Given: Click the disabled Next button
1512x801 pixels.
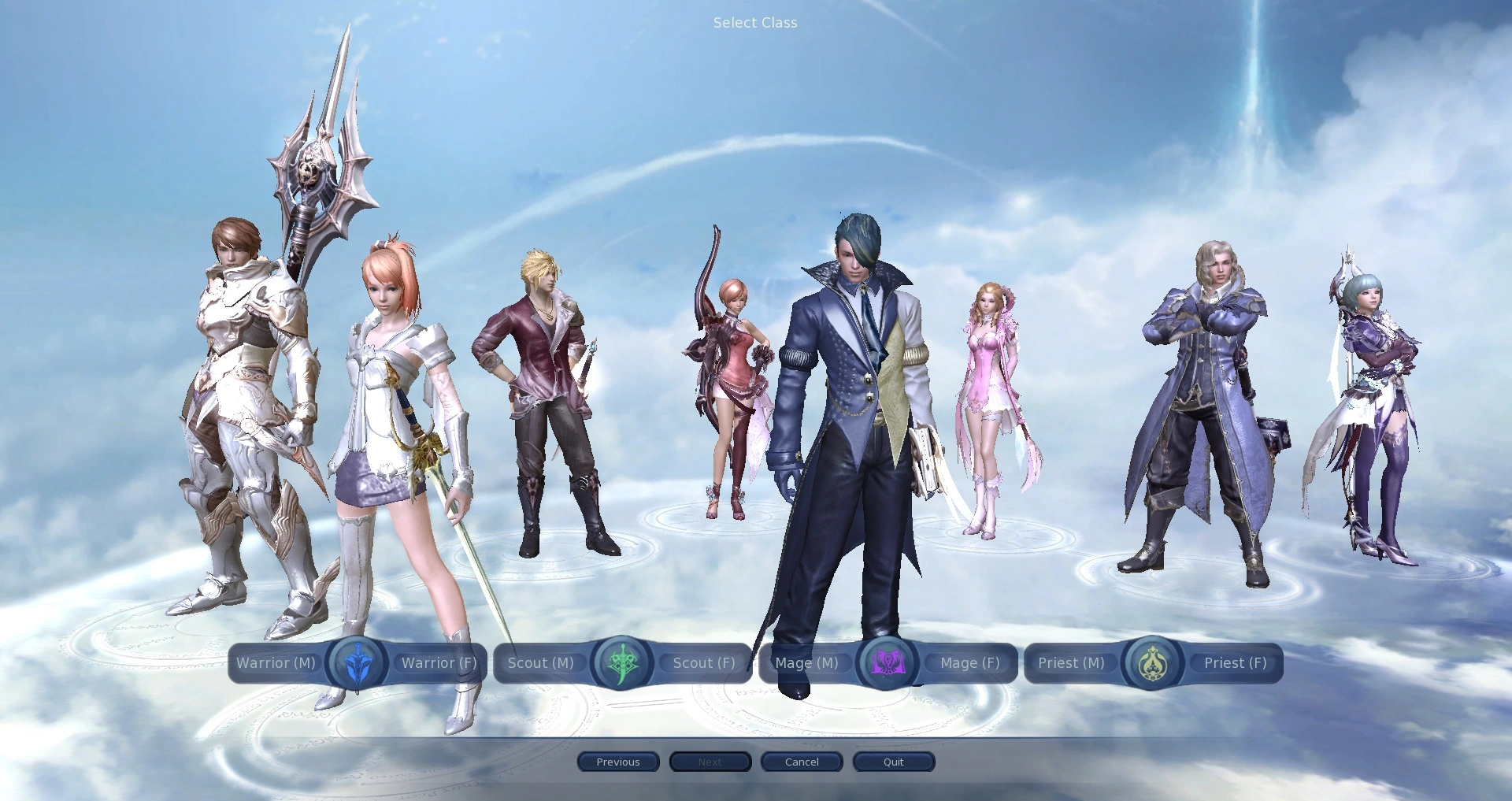Looking at the screenshot, I should pos(710,762).
